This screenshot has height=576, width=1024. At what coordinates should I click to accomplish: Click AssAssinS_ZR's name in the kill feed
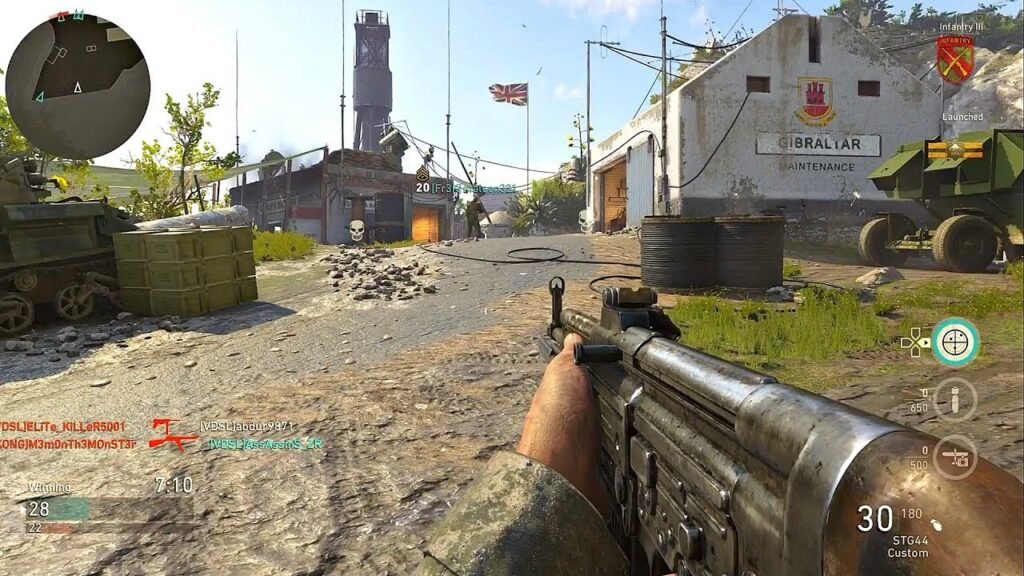266,444
